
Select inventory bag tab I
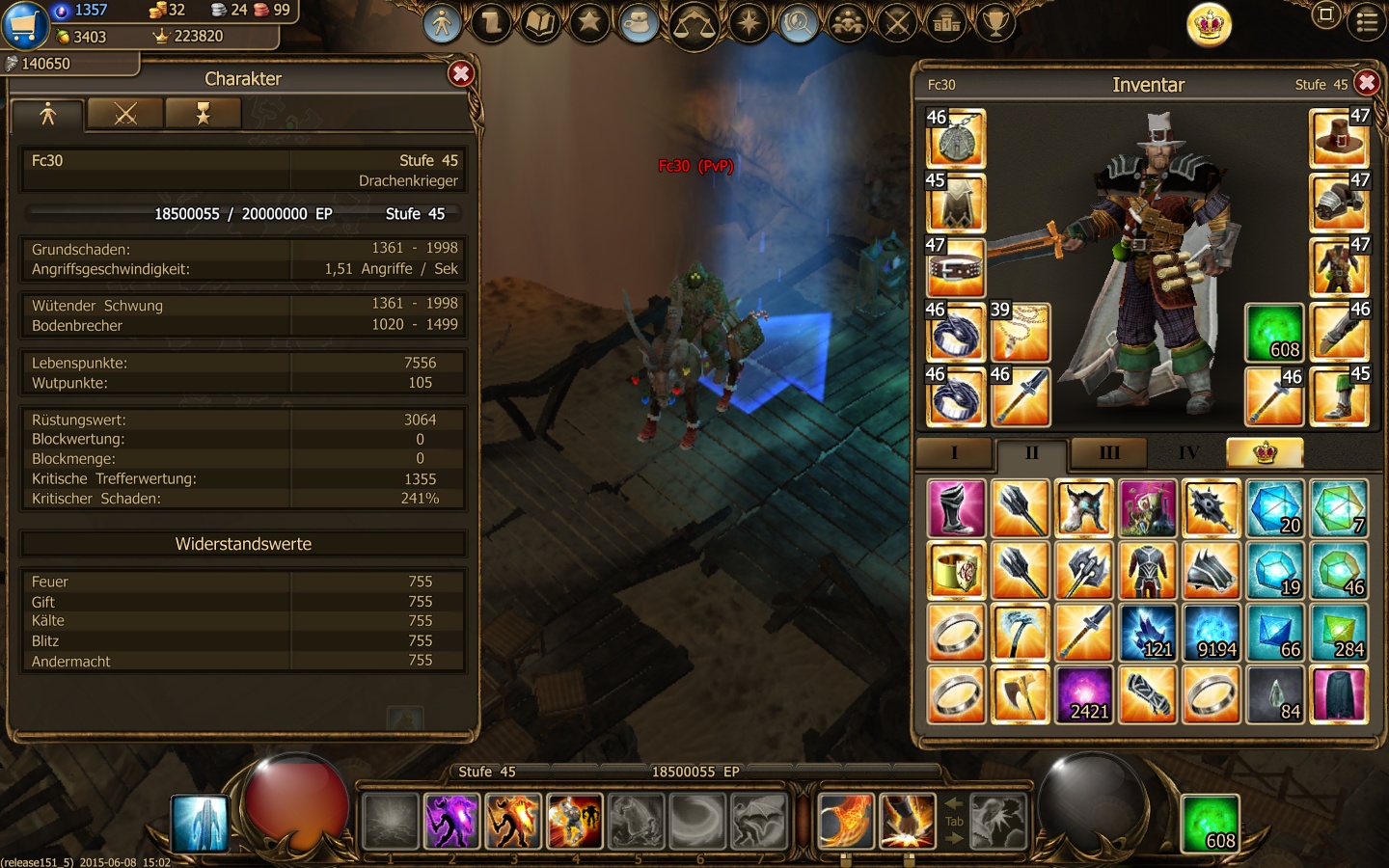click(954, 452)
